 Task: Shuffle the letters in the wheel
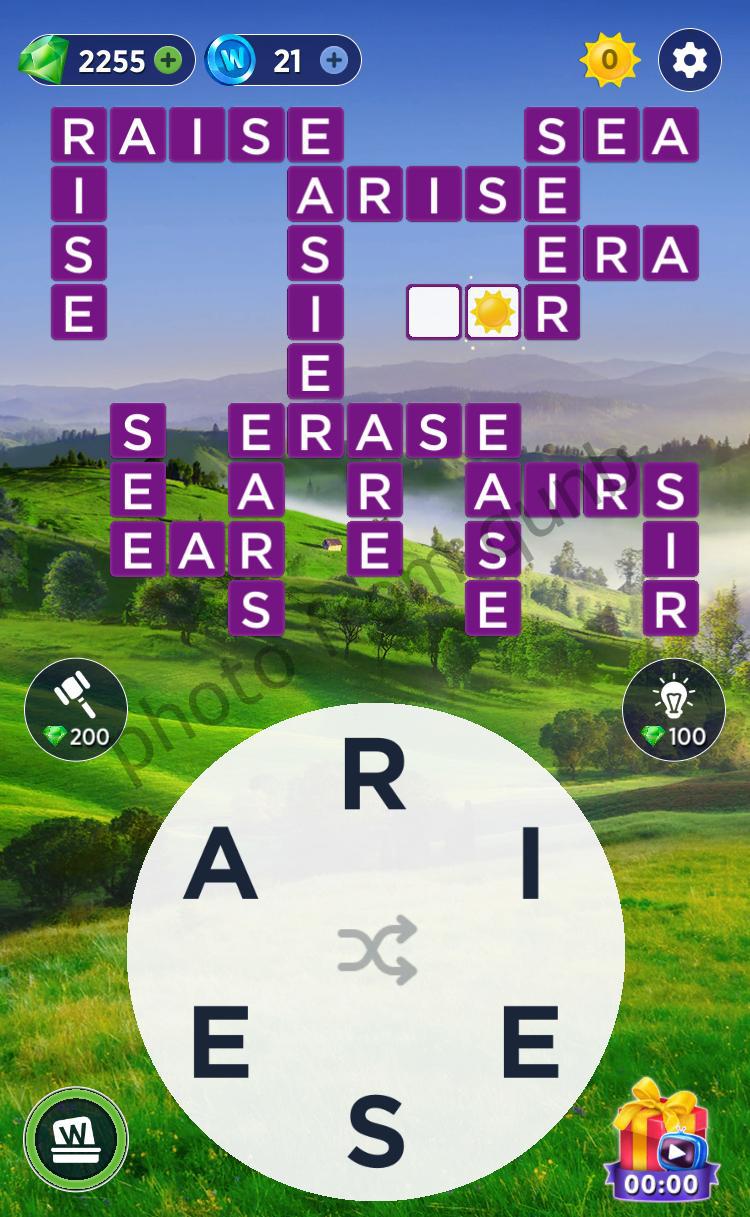376,949
